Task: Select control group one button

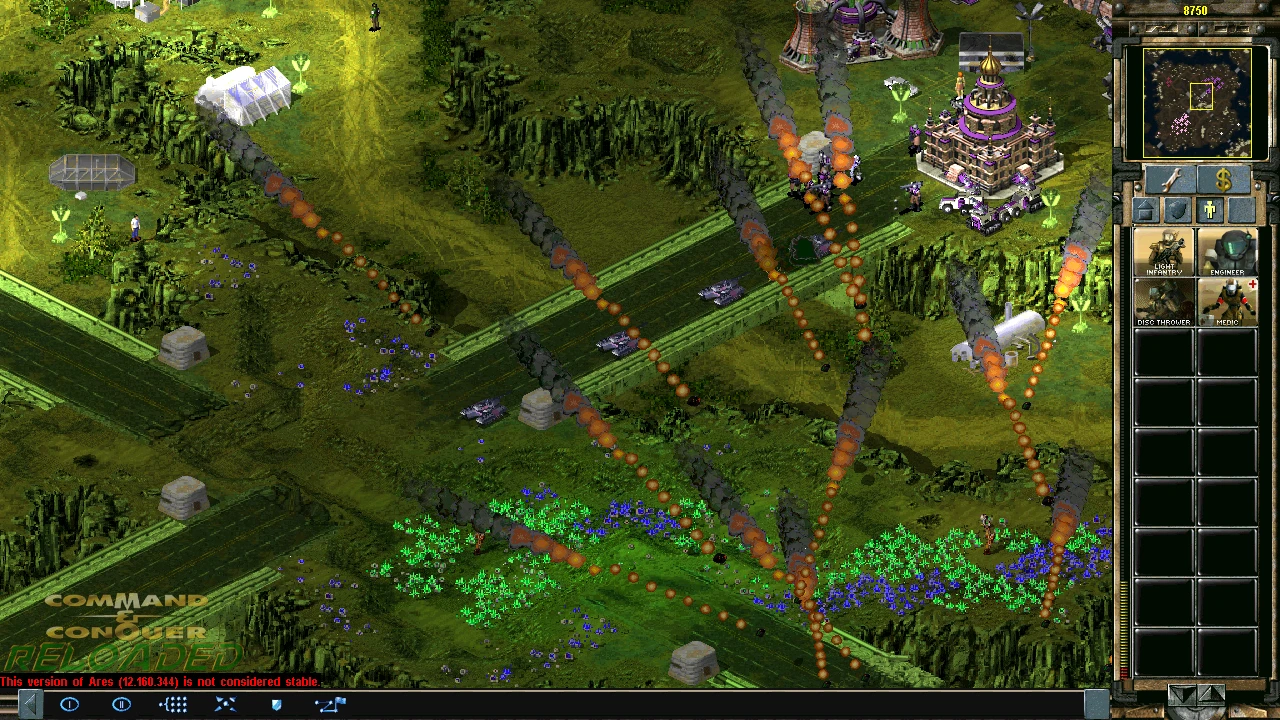Action: point(70,705)
